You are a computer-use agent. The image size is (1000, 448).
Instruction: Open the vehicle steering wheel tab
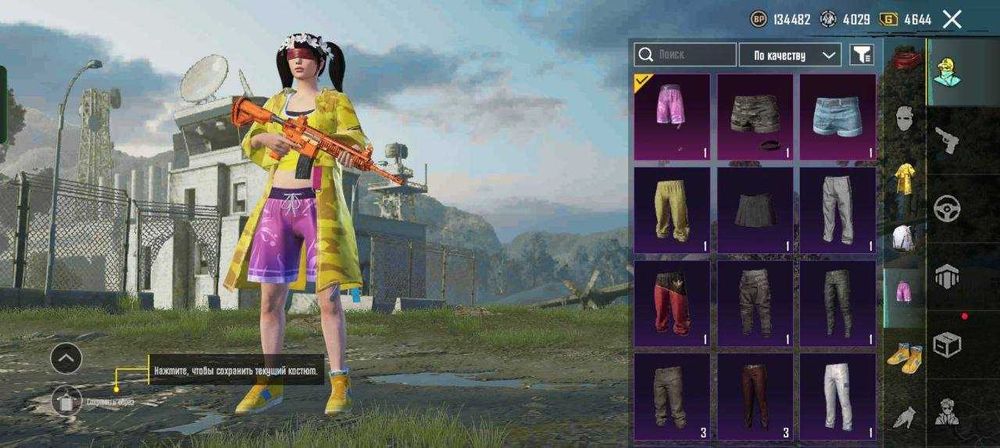[946, 209]
